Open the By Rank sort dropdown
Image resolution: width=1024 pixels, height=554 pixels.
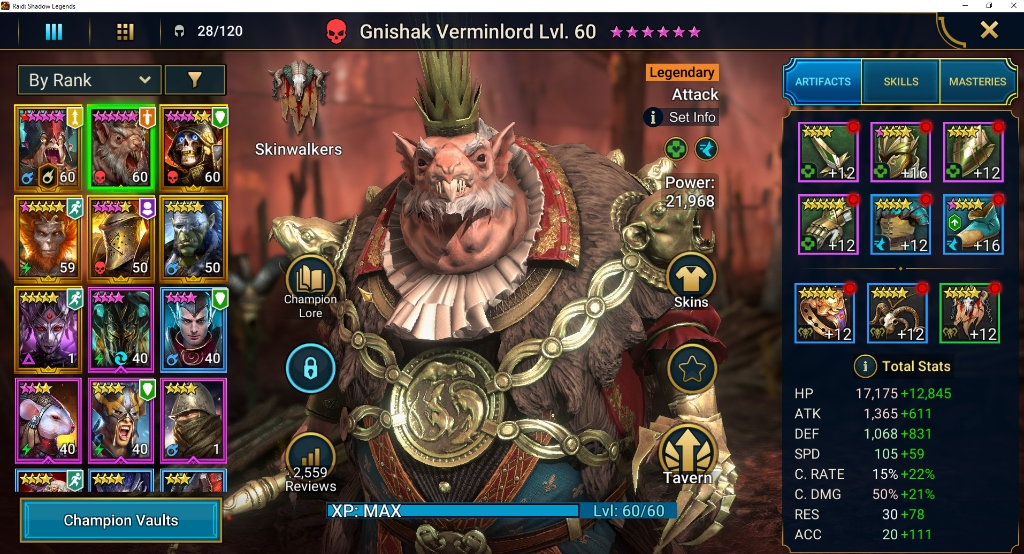[89, 80]
